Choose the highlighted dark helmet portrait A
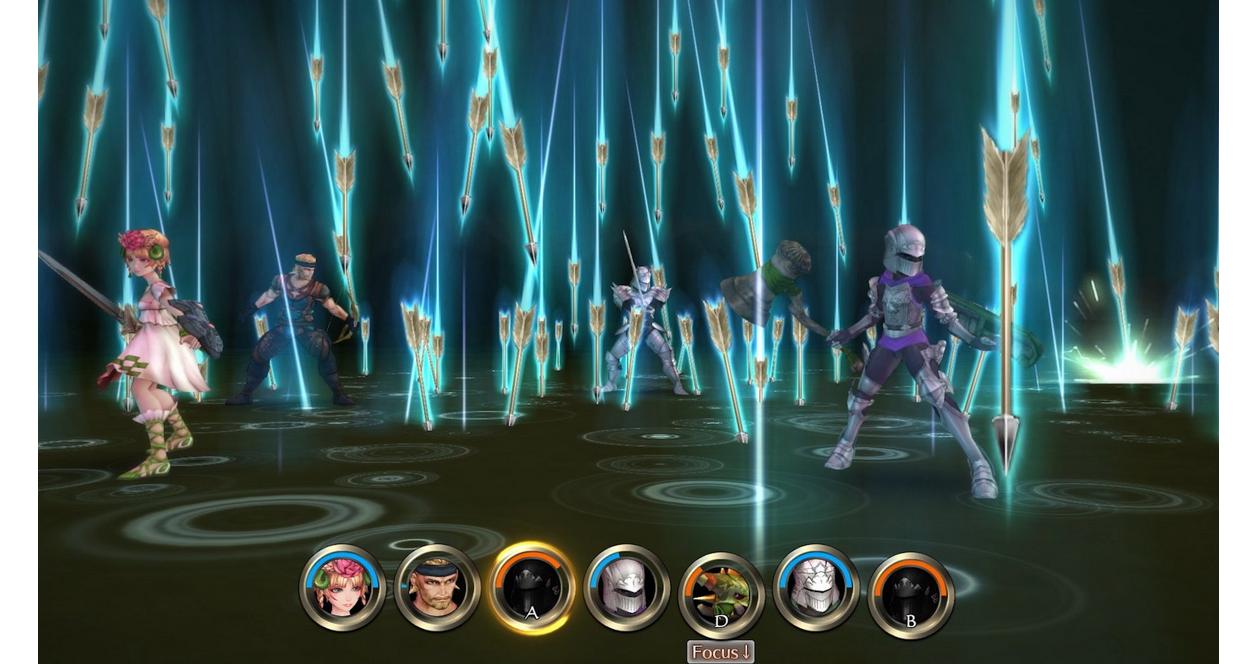Image resolution: width=1256 pixels, height=664 pixels. click(531, 588)
